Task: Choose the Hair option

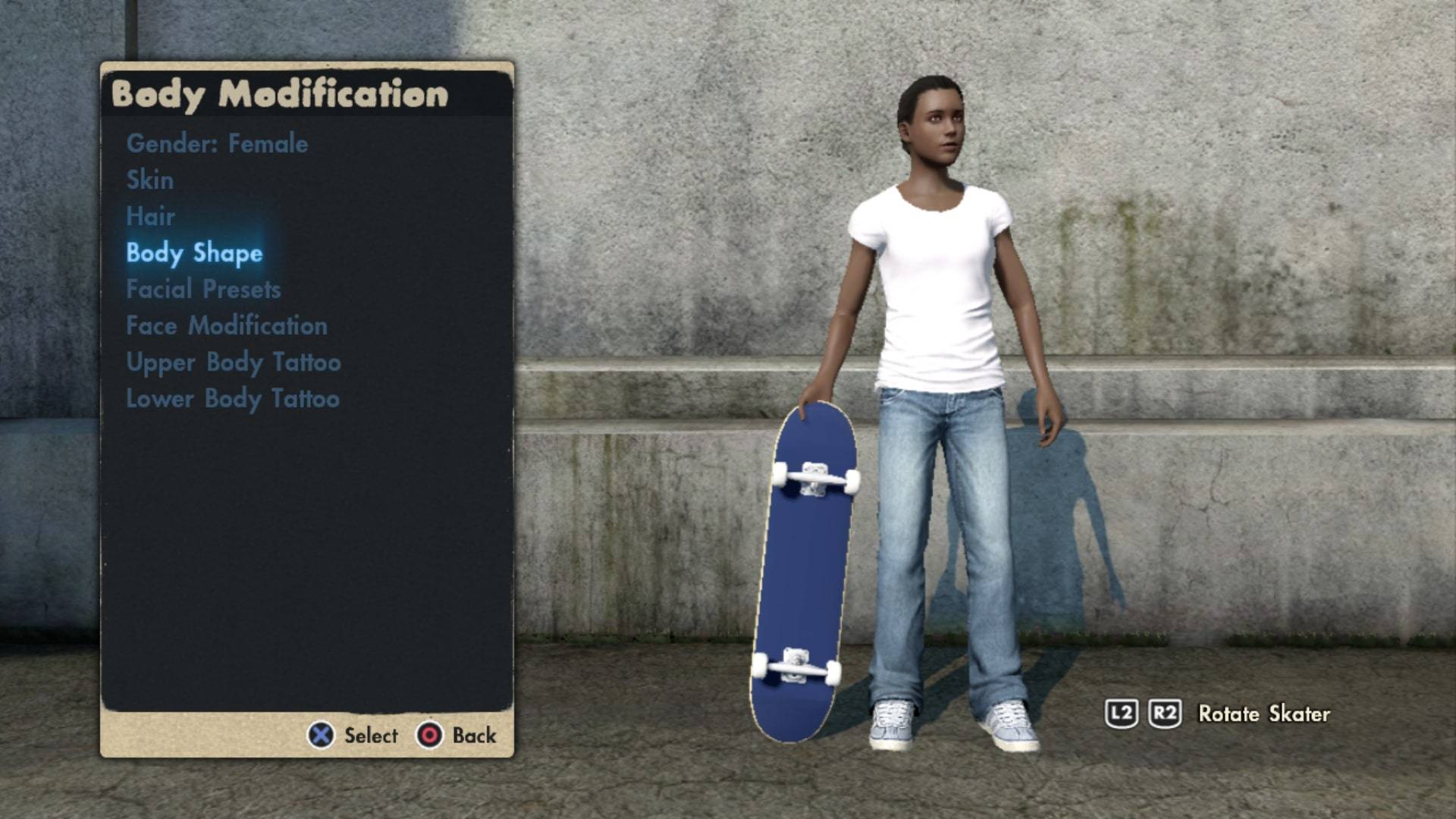Action: [150, 216]
